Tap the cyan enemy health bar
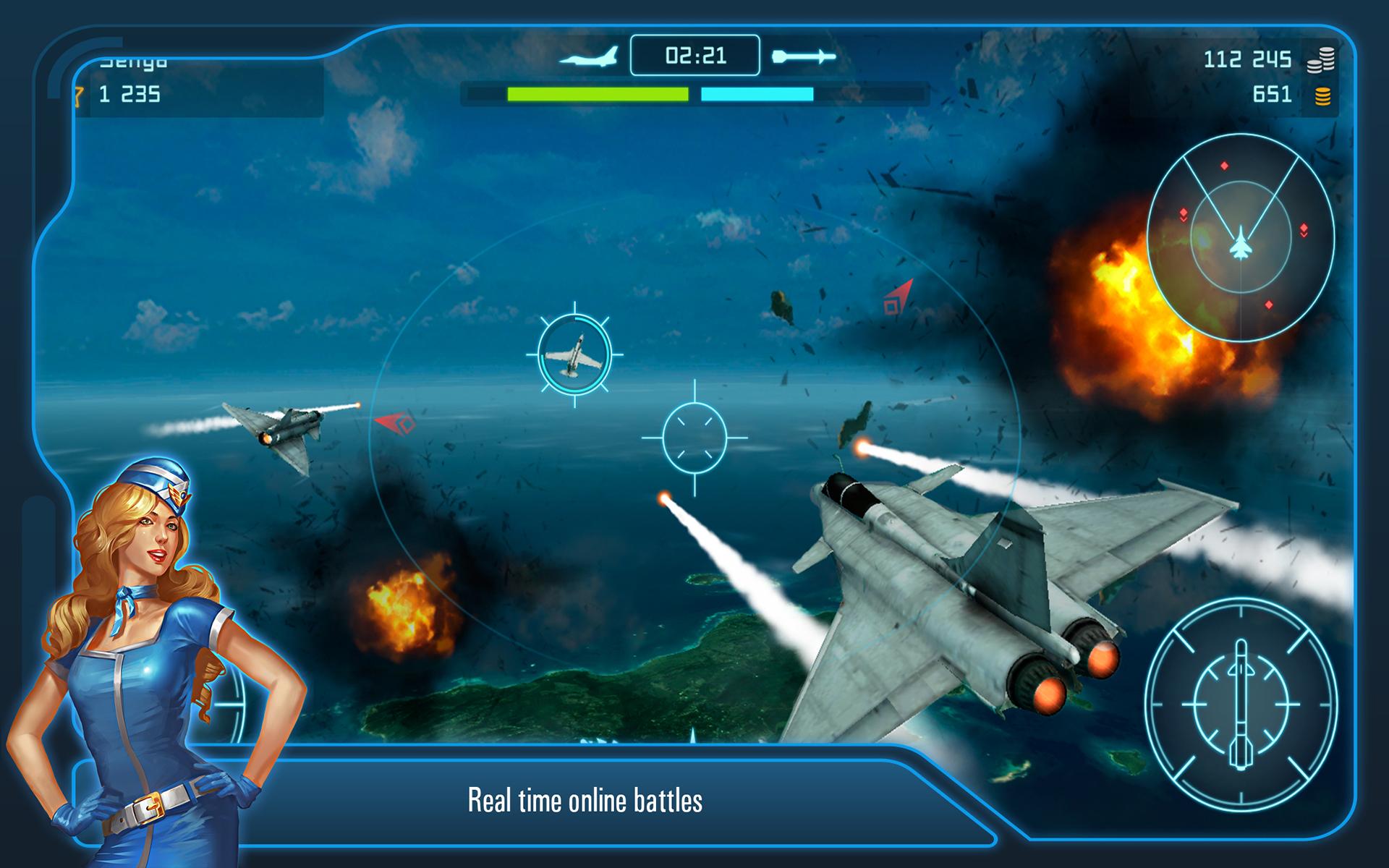Viewport: 1389px width, 868px height. click(x=757, y=93)
